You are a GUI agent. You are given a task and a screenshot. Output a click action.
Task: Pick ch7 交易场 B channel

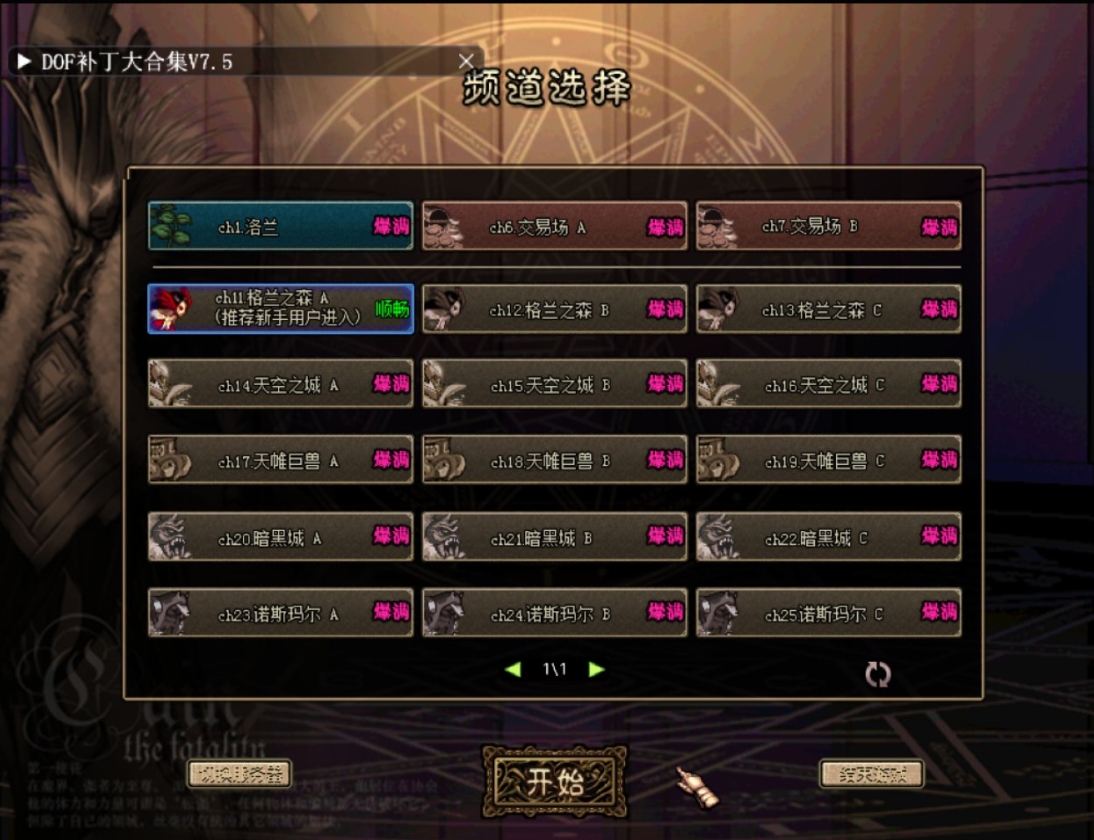[828, 226]
